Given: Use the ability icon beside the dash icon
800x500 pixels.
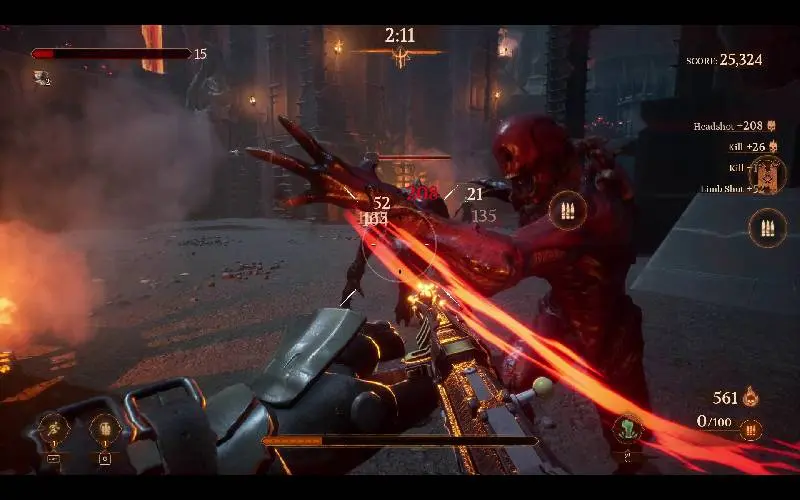Looking at the screenshot, I should 104,430.
